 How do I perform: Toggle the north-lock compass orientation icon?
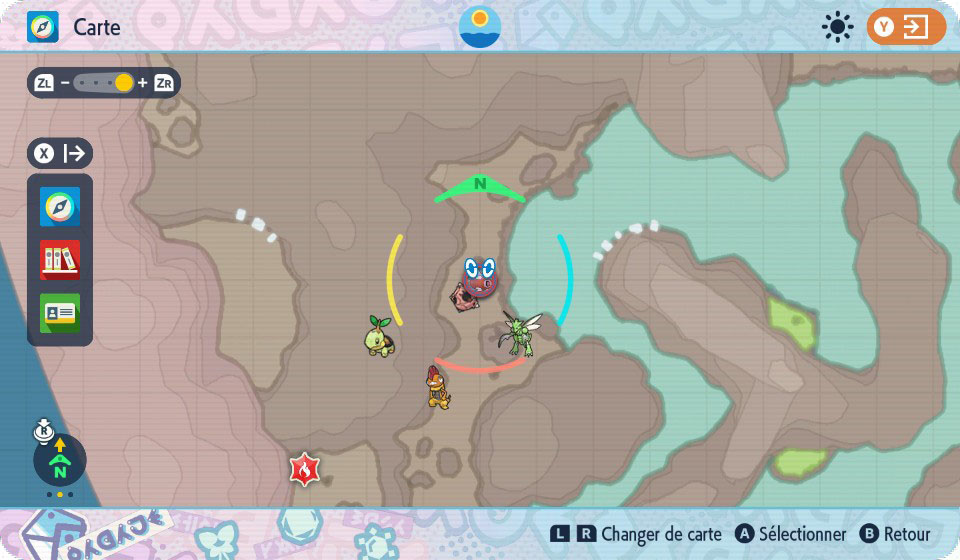point(59,460)
